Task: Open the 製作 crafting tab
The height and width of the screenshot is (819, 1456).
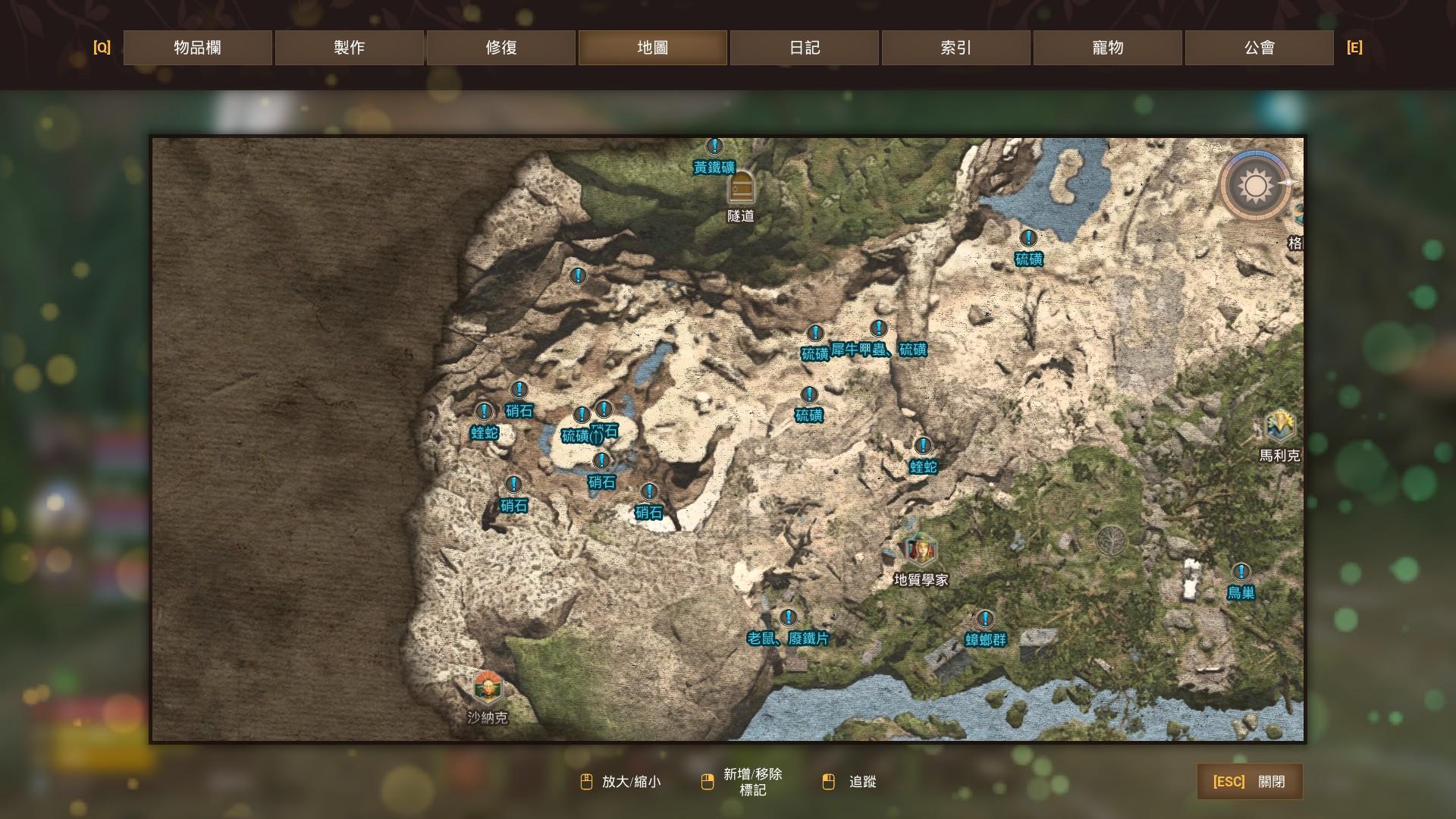Action: pyautogui.click(x=349, y=48)
